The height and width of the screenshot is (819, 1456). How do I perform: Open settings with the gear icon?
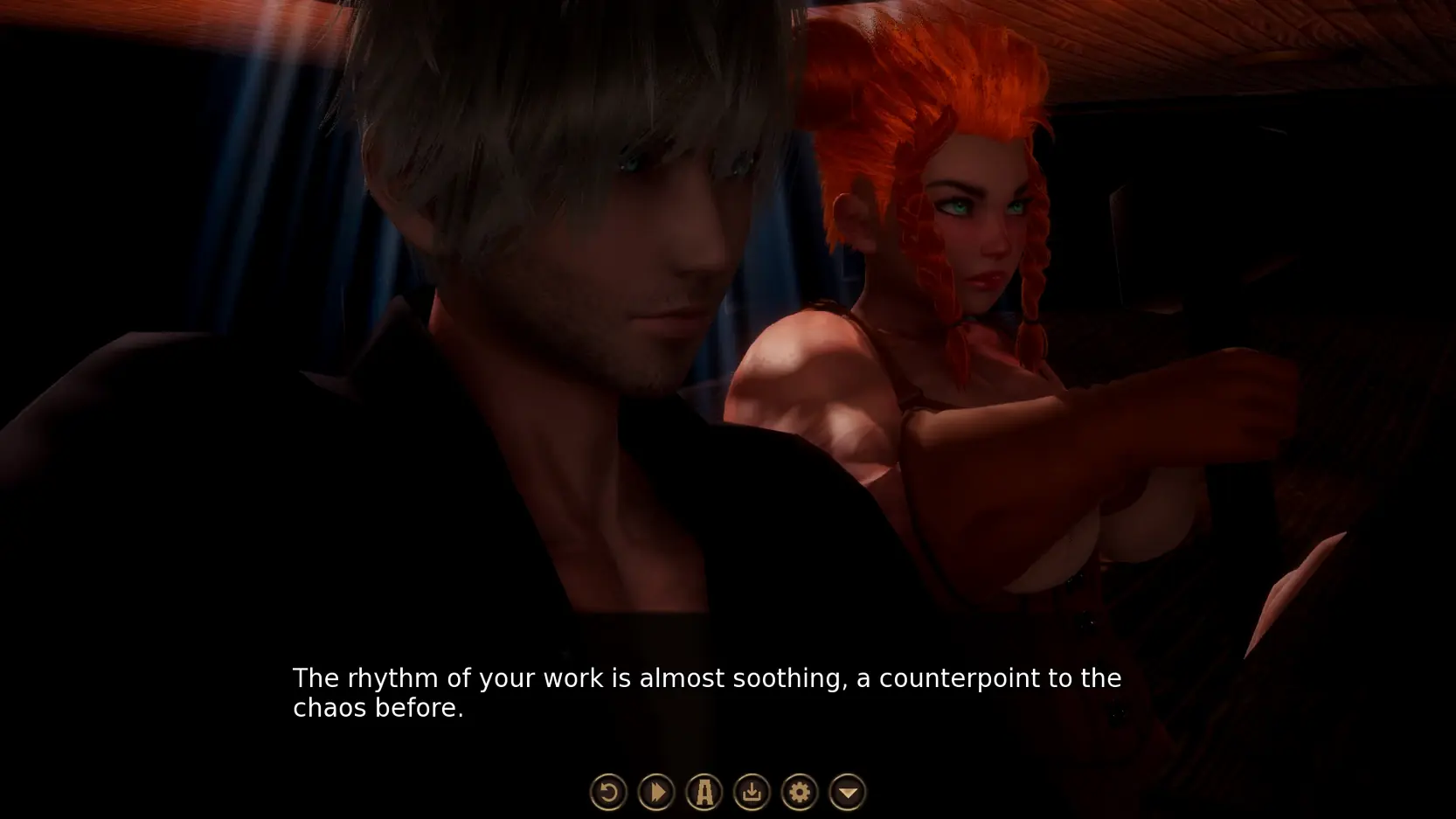799,793
